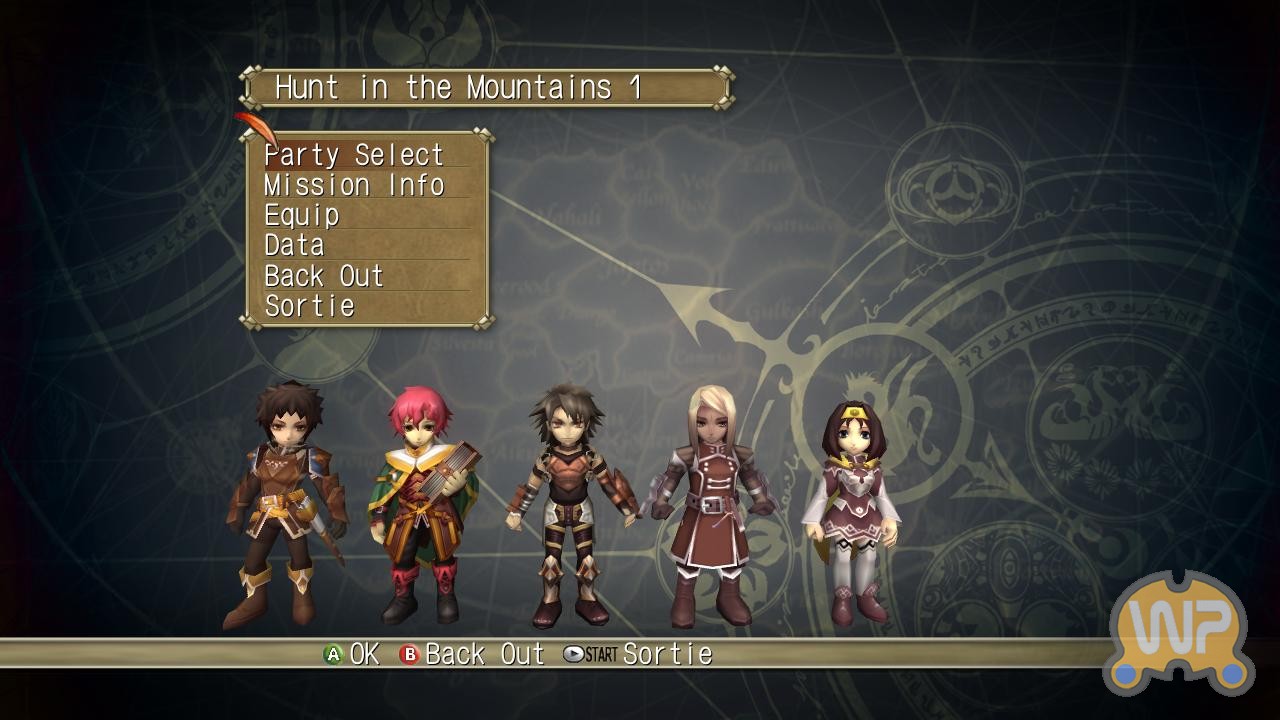Select the Data option
Screen dimensions: 1280x720
[x=295, y=246]
